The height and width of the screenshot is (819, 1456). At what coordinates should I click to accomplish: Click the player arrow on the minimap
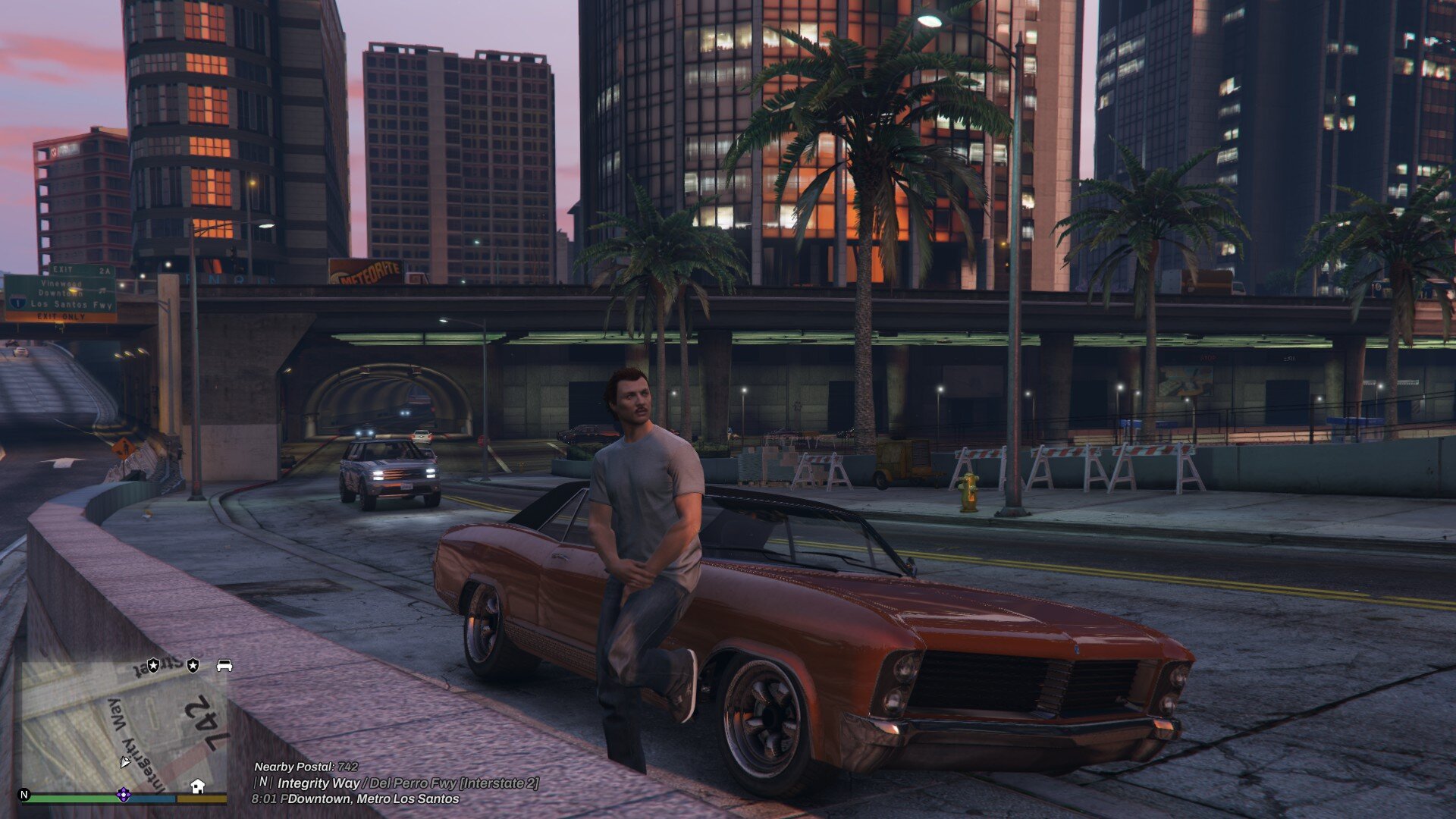pos(125,761)
